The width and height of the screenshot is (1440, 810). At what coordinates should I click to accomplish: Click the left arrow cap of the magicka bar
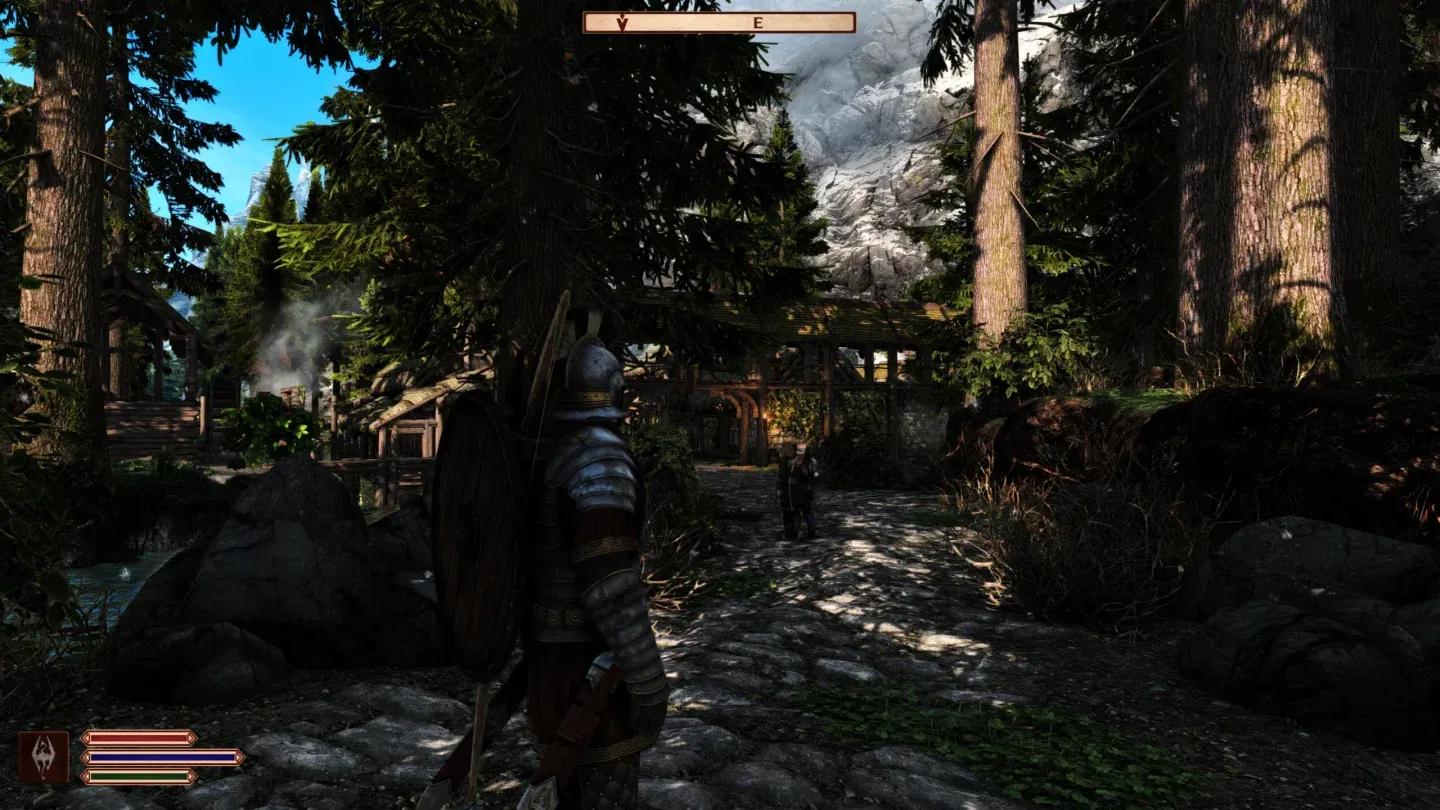pyautogui.click(x=87, y=756)
